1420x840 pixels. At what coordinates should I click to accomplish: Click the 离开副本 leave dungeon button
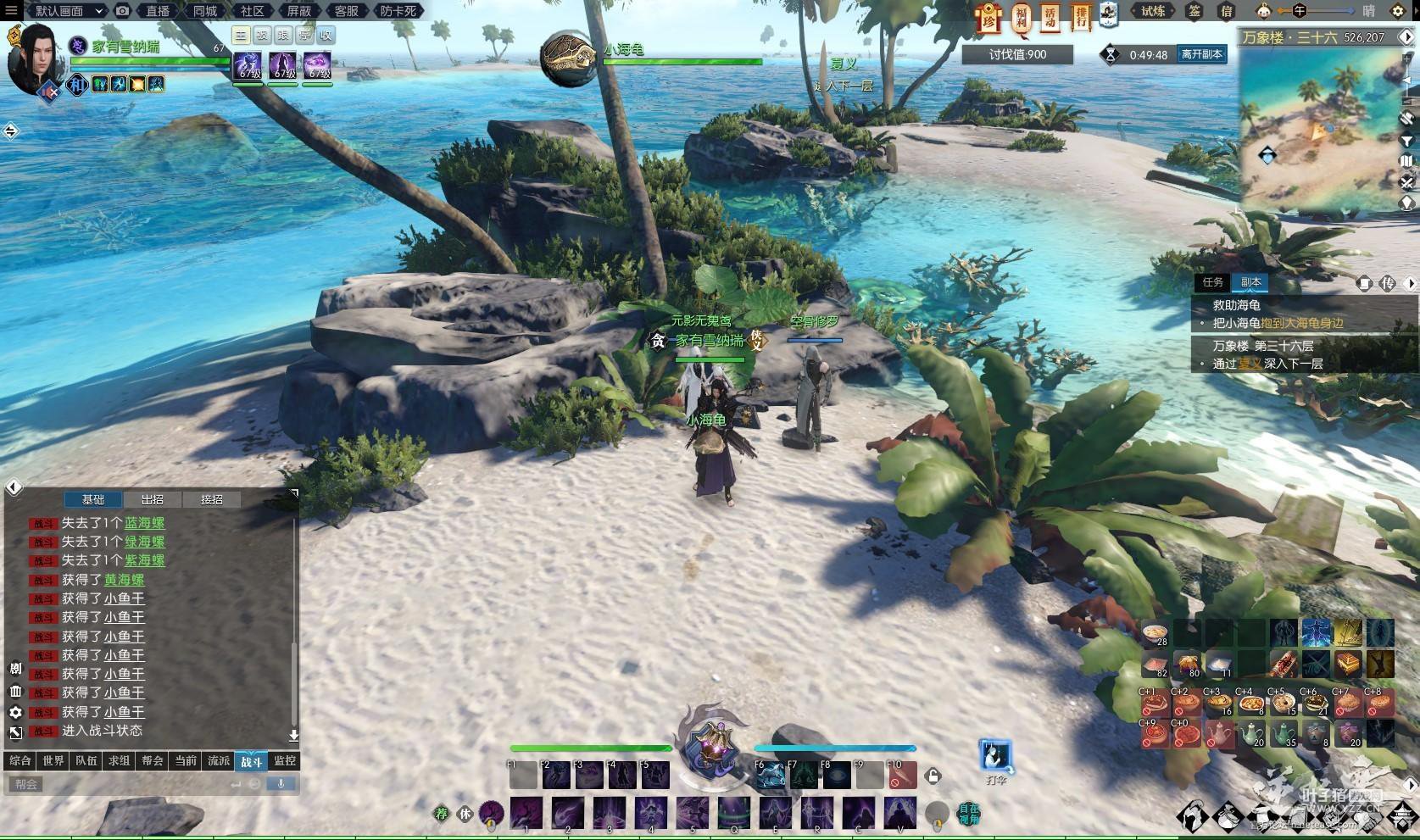point(1201,54)
